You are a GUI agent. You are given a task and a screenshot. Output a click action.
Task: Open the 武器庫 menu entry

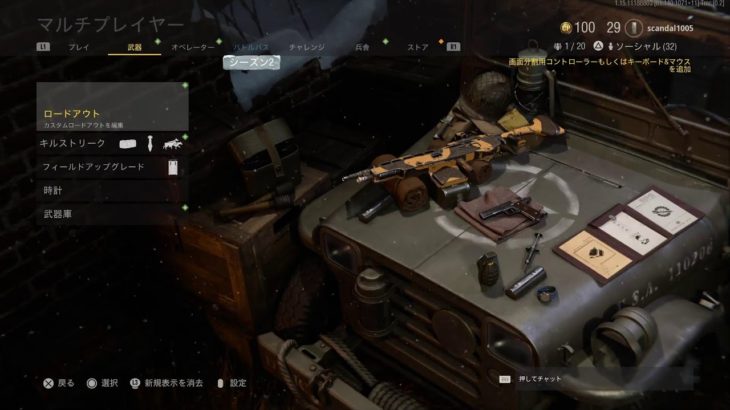[x=112, y=214]
